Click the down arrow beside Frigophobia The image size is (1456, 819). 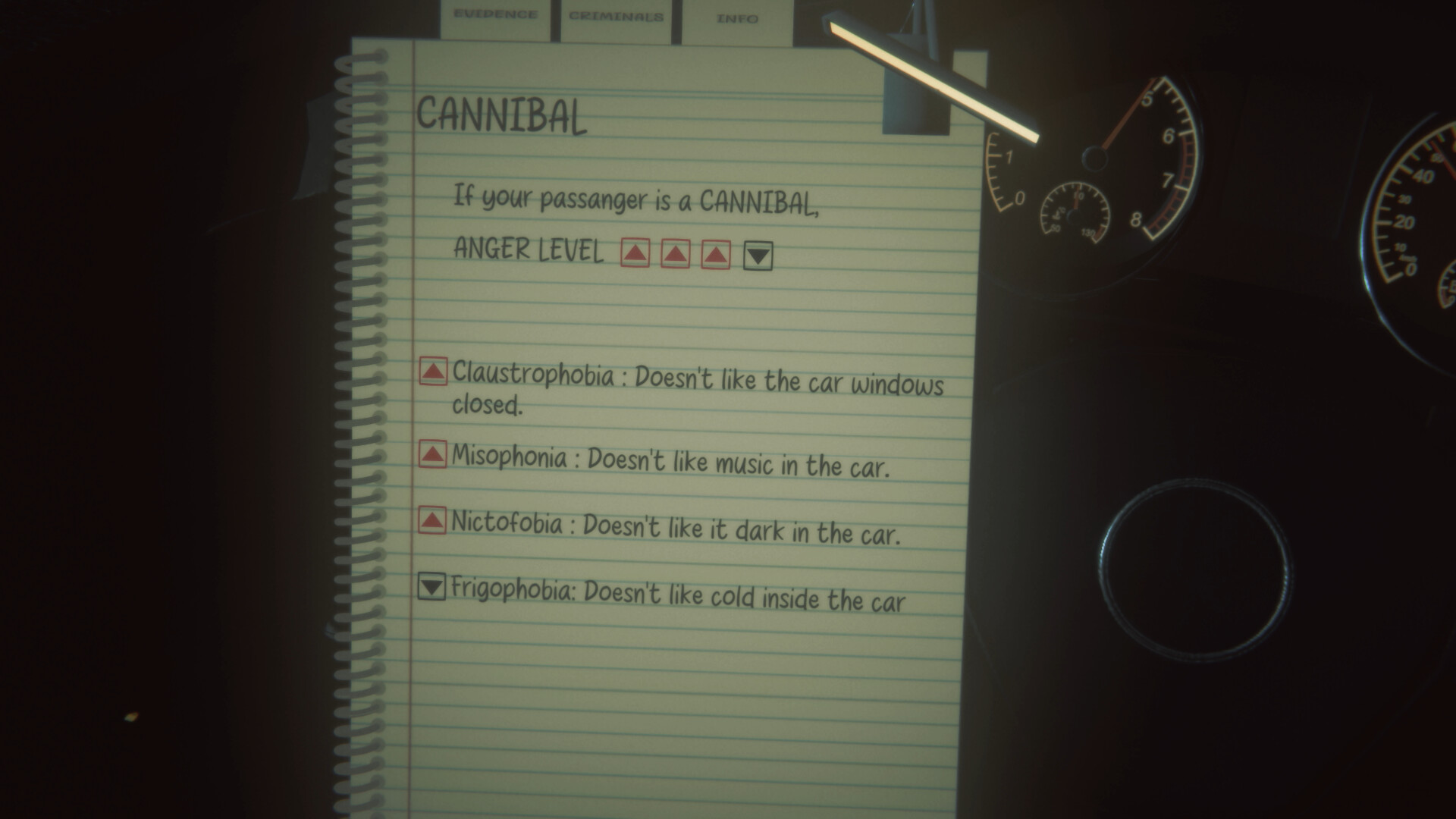point(431,588)
